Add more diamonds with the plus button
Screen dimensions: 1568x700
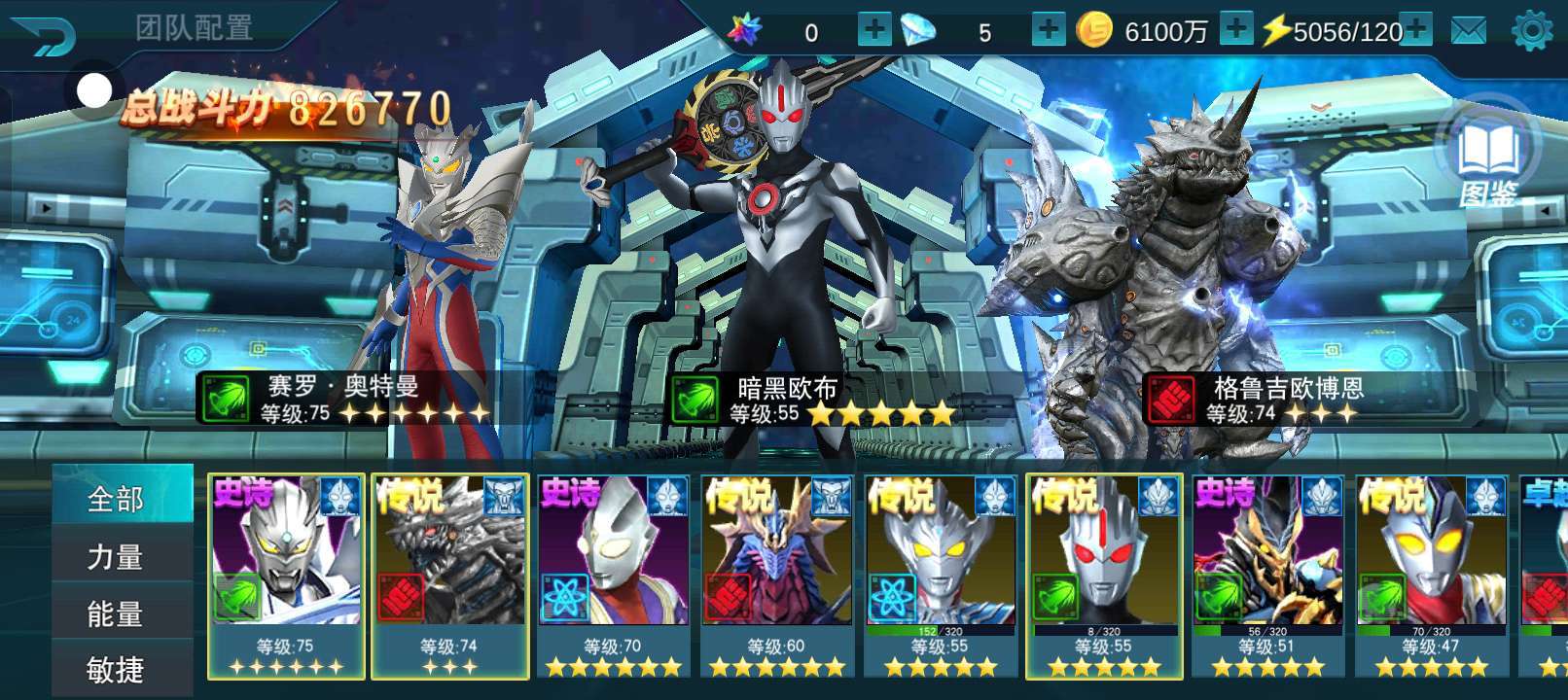coord(1048,29)
